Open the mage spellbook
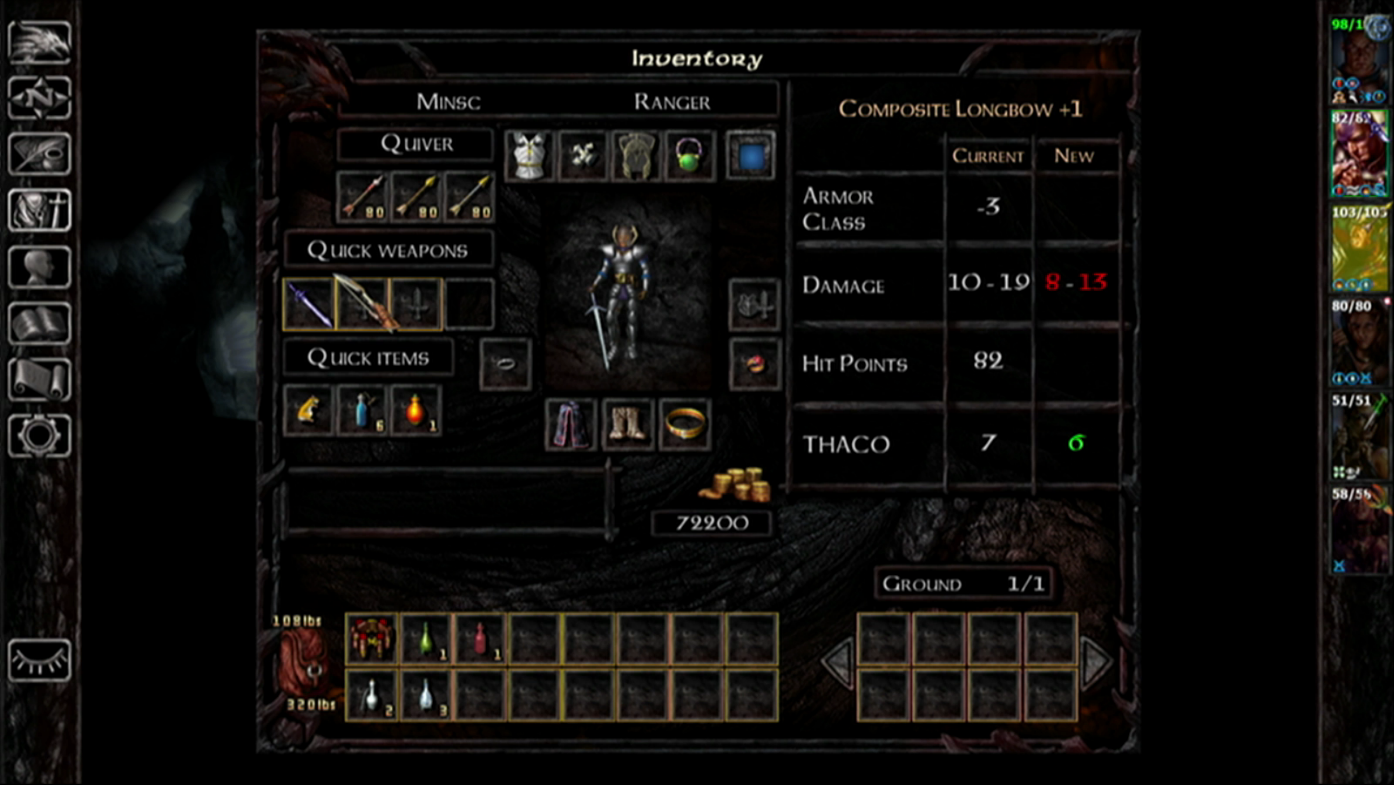Screen dimensions: 1394x785 click(x=40, y=324)
